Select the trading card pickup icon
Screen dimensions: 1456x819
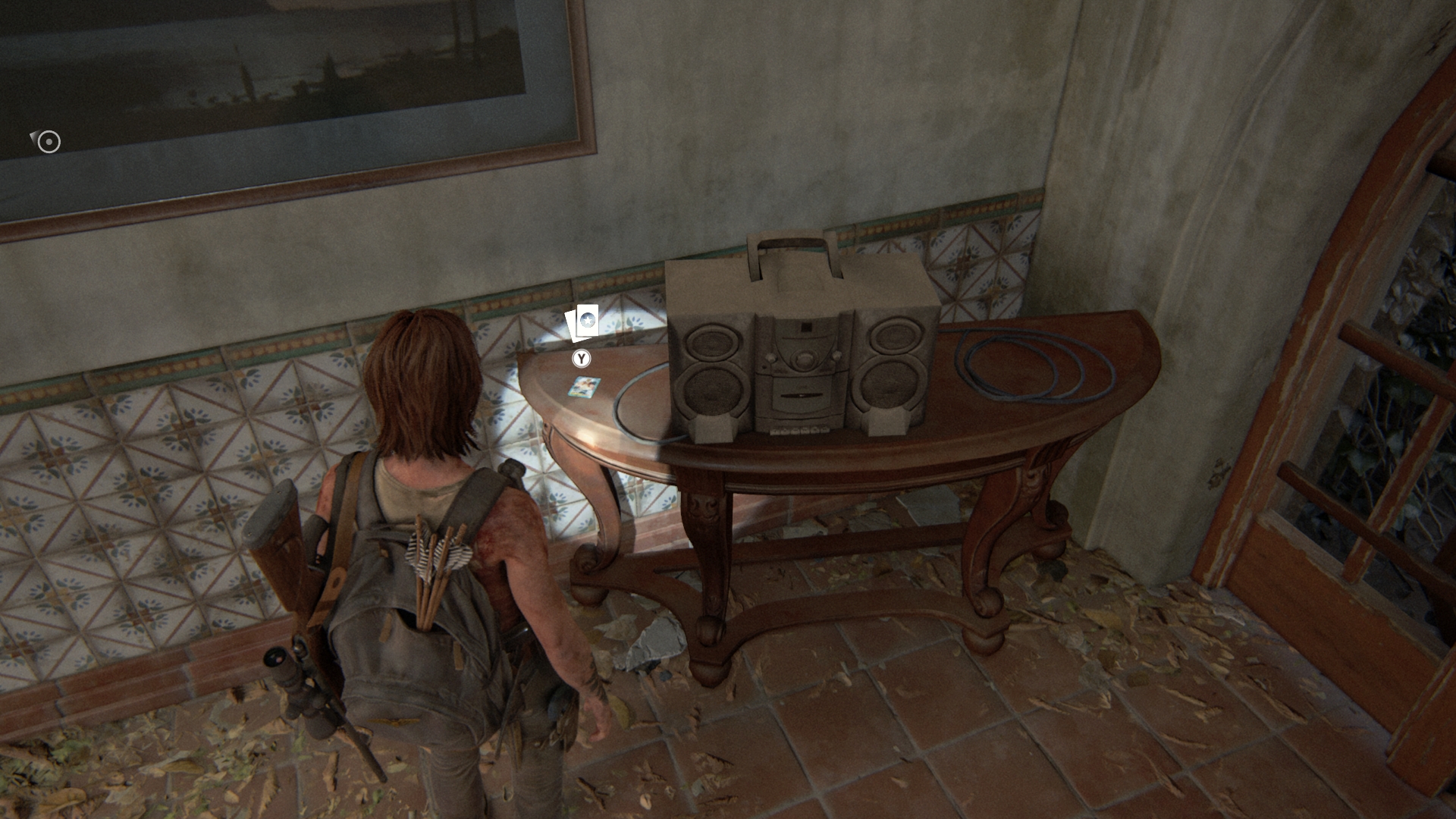[x=582, y=323]
